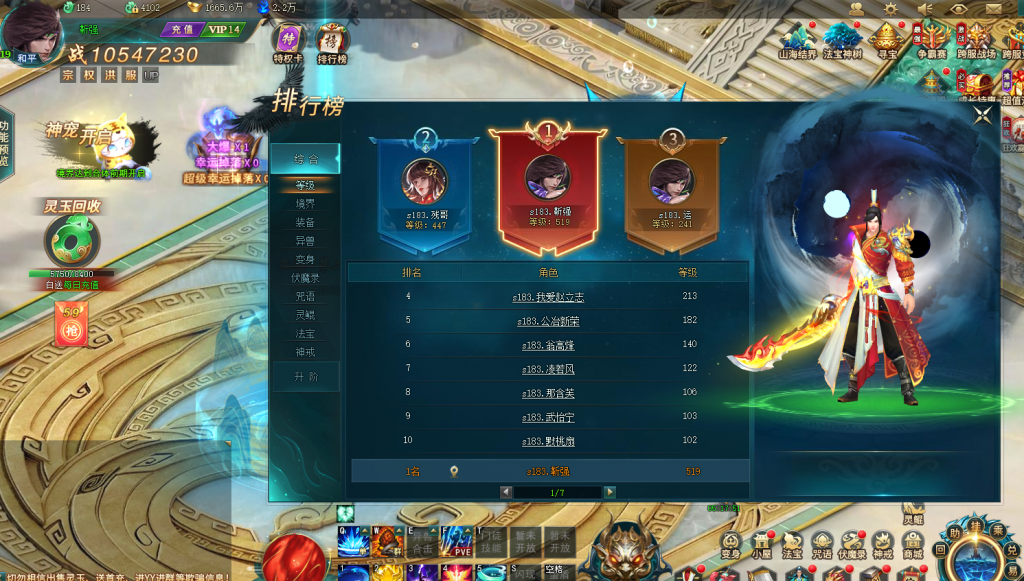Open the 寻宝 treasure hunt icon

[x=885, y=40]
